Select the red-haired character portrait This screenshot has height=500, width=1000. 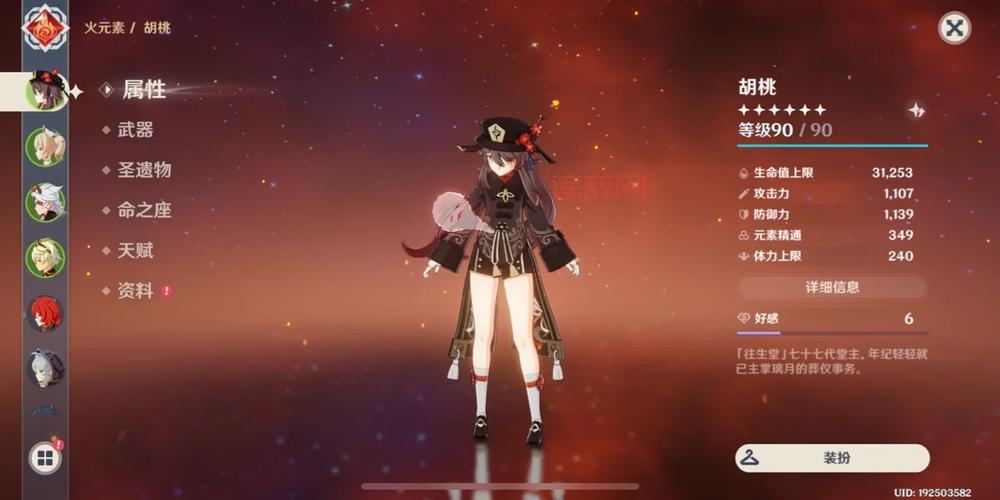point(45,313)
